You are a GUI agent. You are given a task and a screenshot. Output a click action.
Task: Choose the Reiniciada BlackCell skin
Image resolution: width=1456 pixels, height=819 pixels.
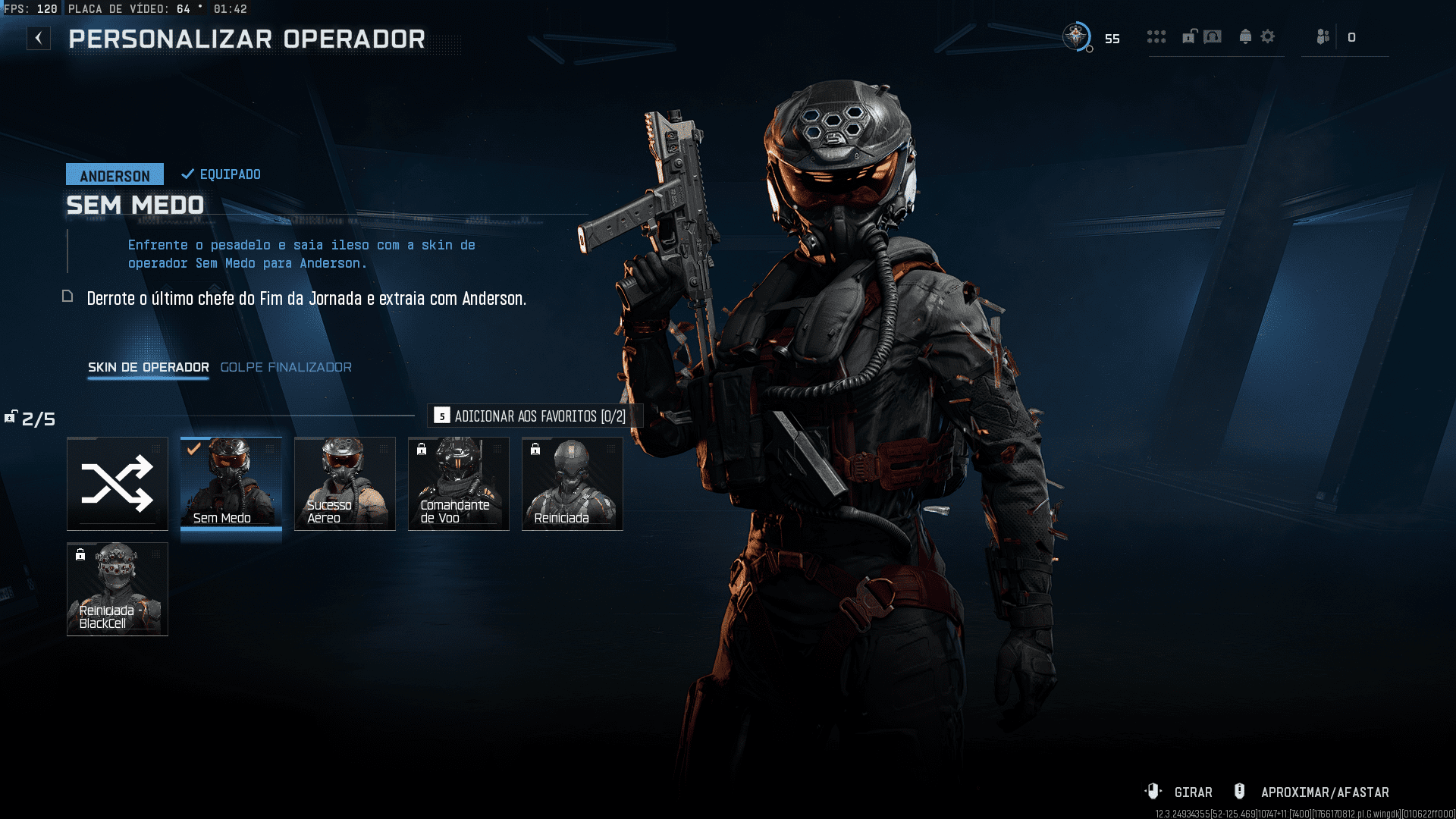coord(118,589)
